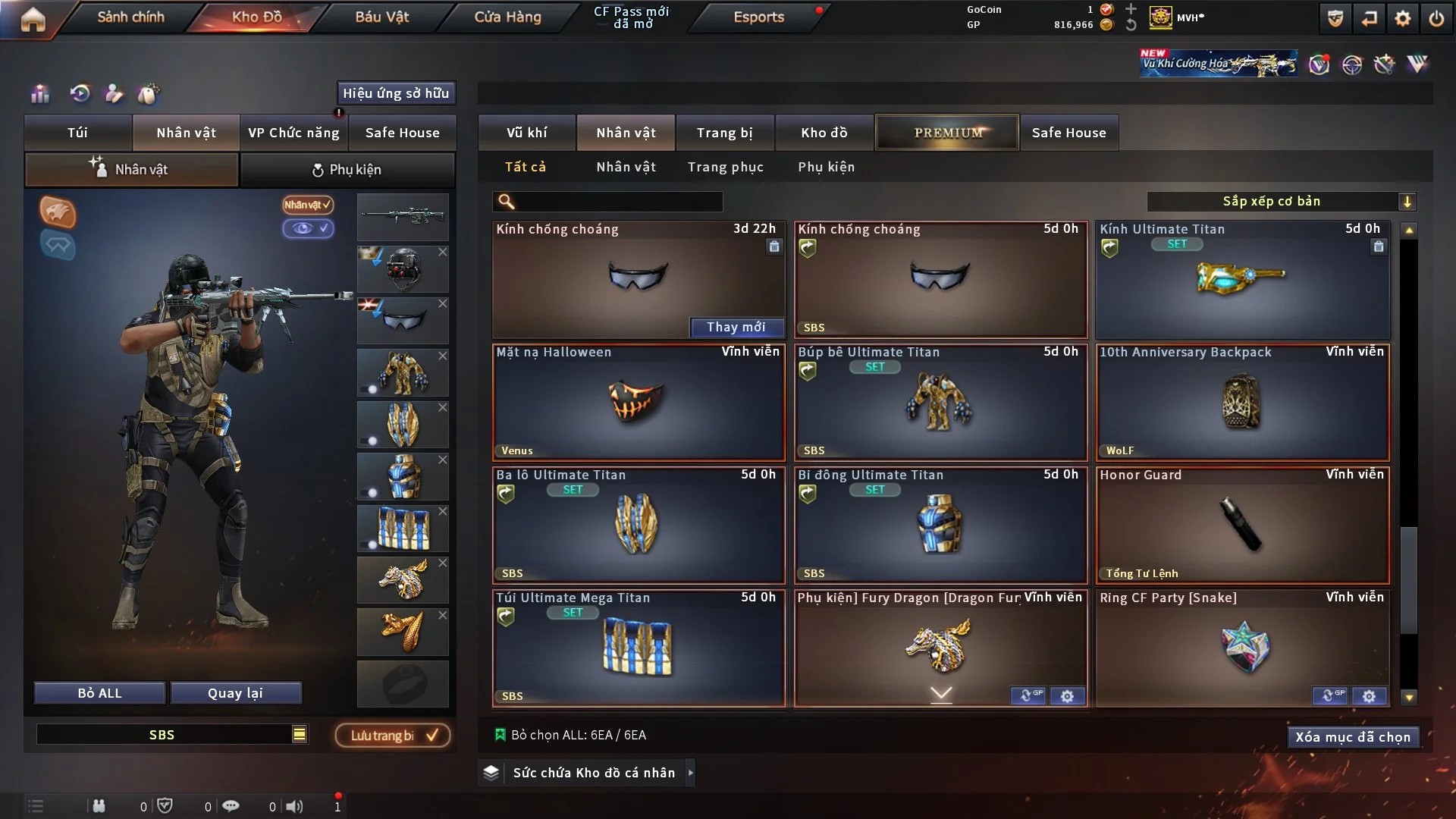Delete selection via Xóa mục đã chọn
1456x819 pixels.
point(1353,737)
